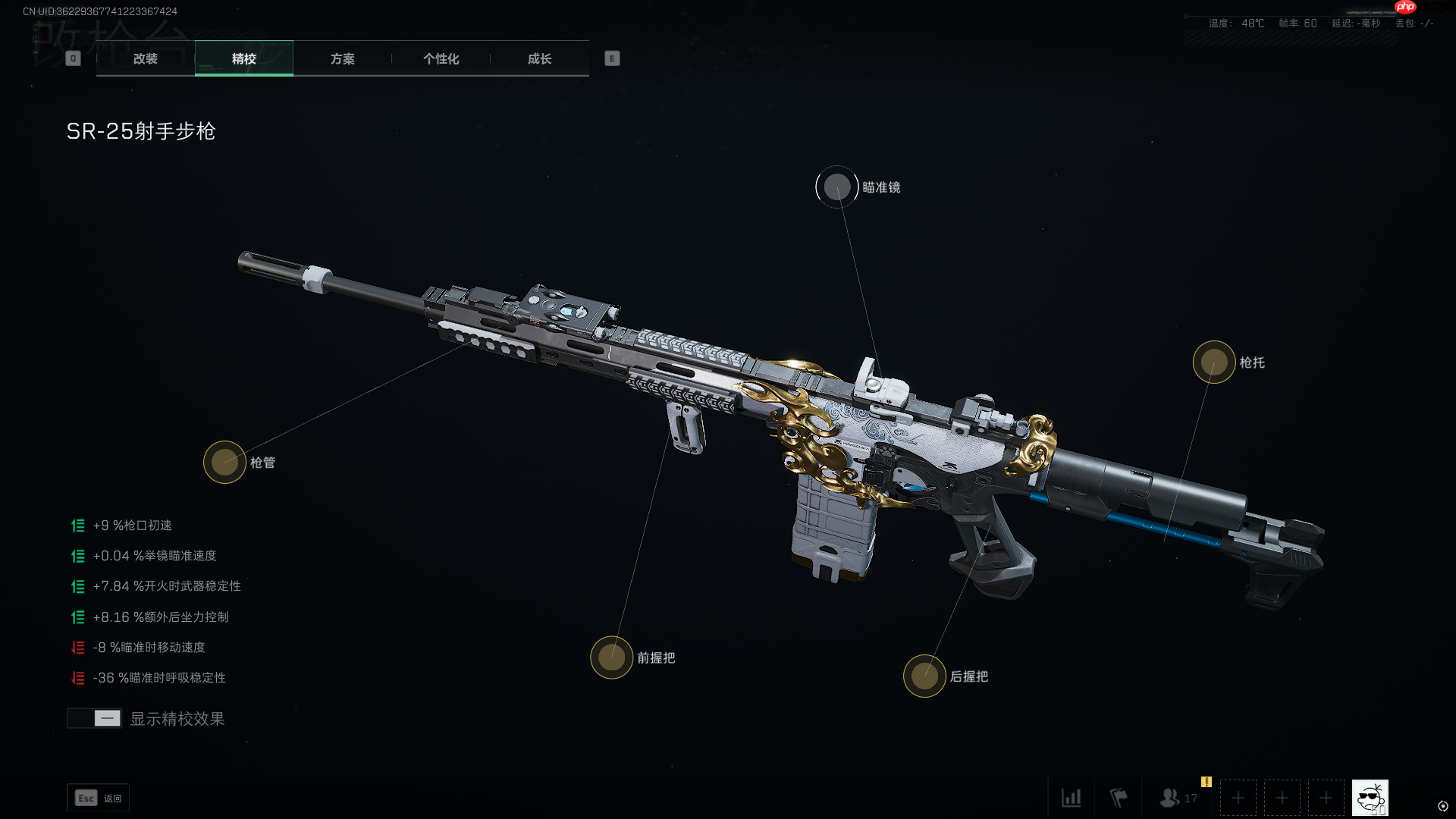This screenshot has width=1456, height=819.
Task: Click the 前握把 foregrip hotspot
Action: point(611,657)
